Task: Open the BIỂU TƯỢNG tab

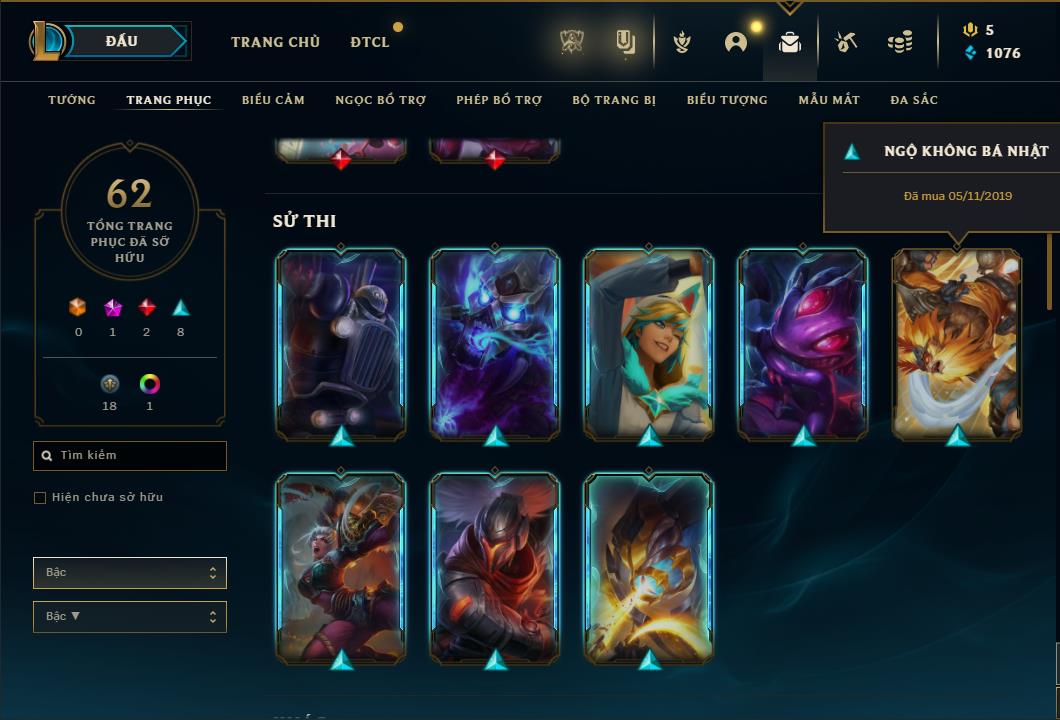Action: [727, 100]
